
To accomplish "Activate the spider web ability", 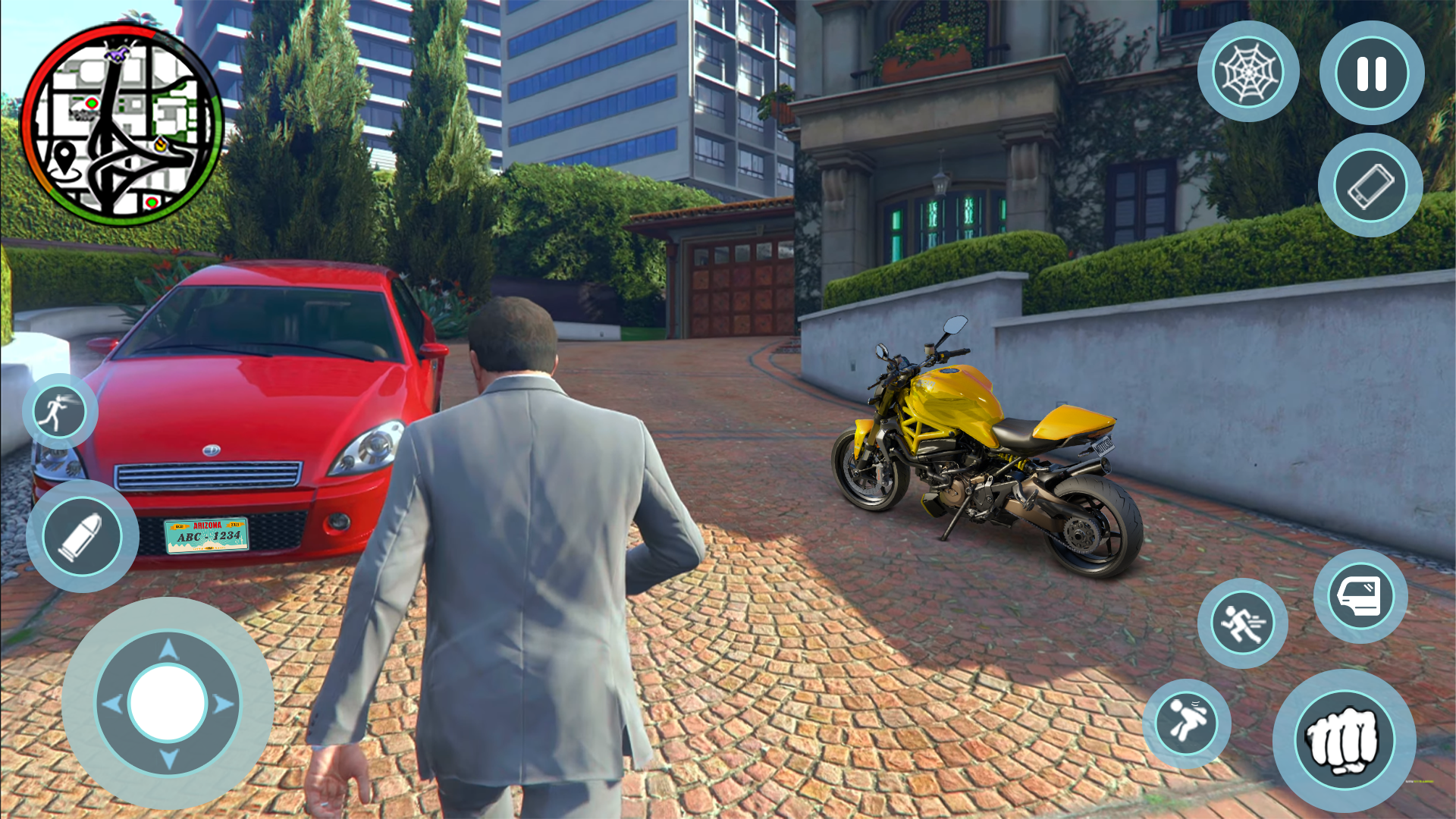I will coord(1248,72).
